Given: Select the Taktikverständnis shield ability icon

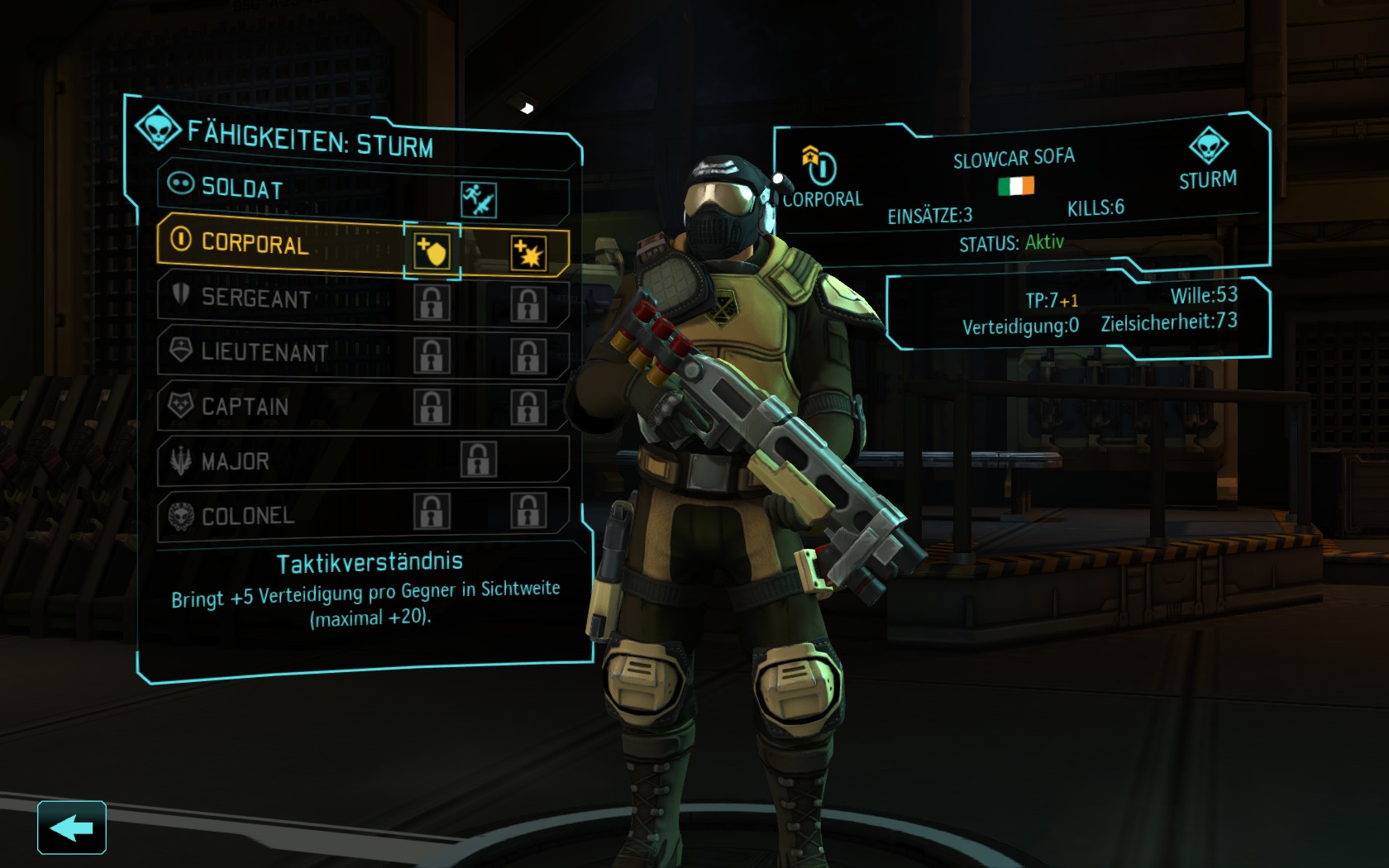Looking at the screenshot, I should pos(432,250).
